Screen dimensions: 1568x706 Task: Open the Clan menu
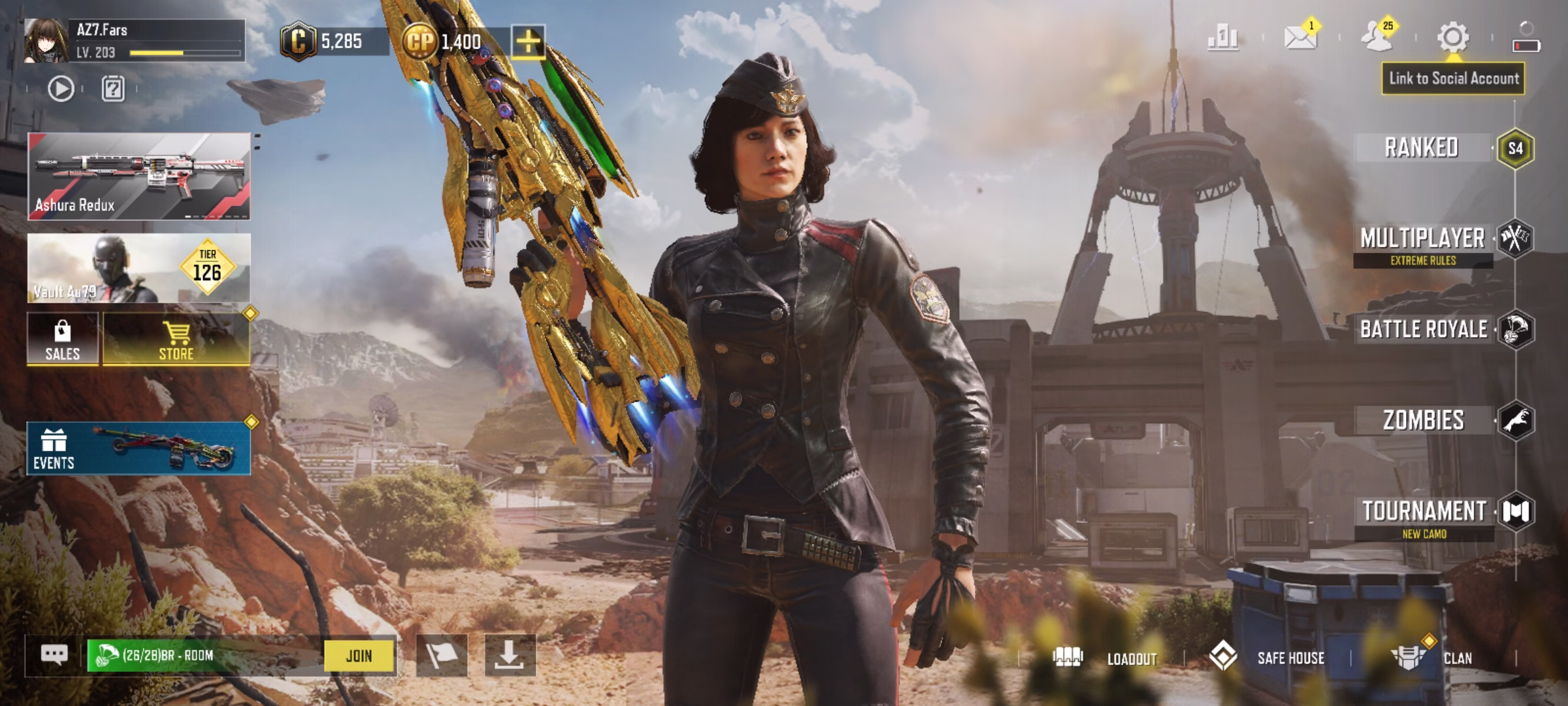(1432, 658)
